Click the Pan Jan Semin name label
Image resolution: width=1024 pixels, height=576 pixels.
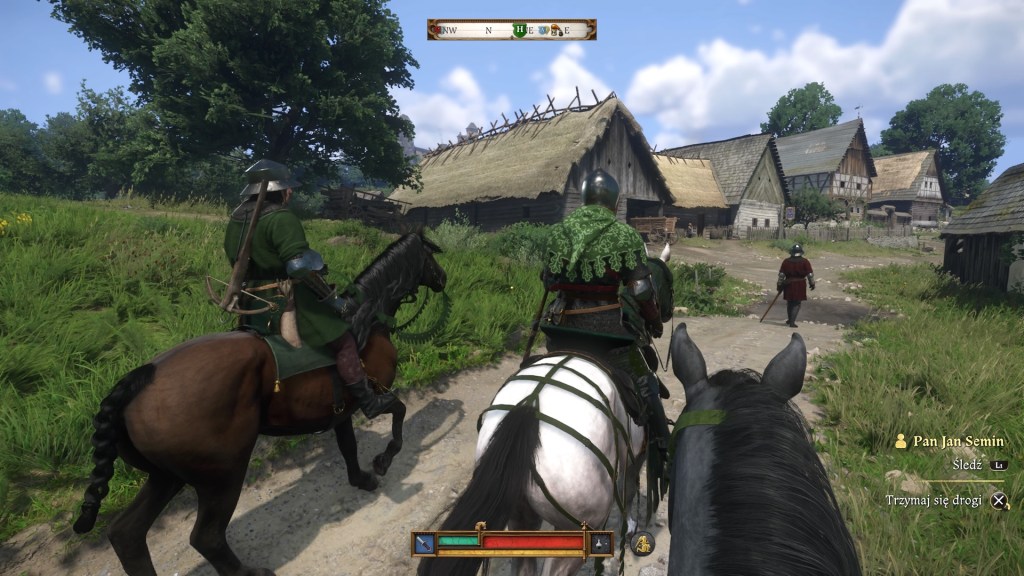click(x=957, y=441)
